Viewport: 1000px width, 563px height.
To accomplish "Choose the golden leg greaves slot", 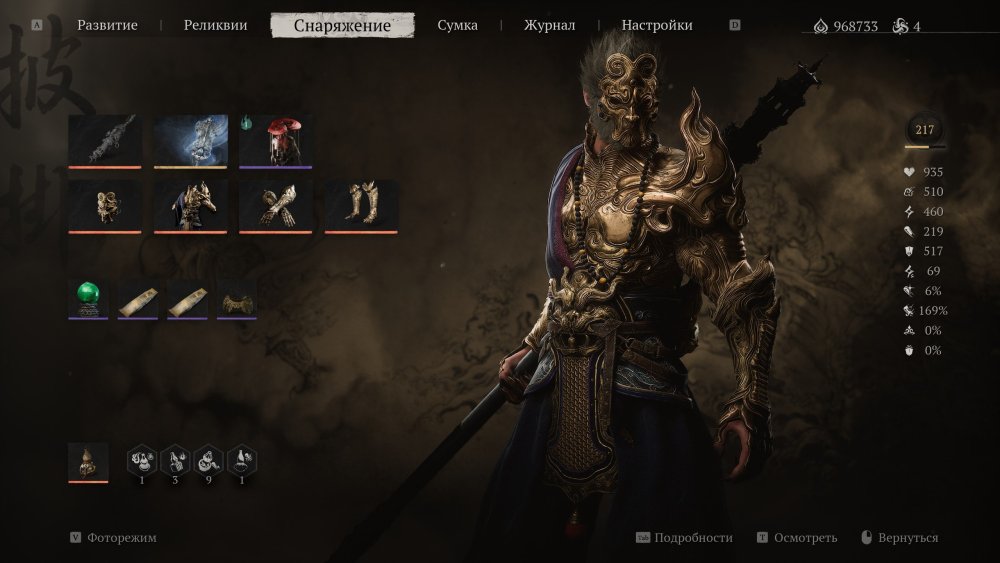I will [x=361, y=205].
